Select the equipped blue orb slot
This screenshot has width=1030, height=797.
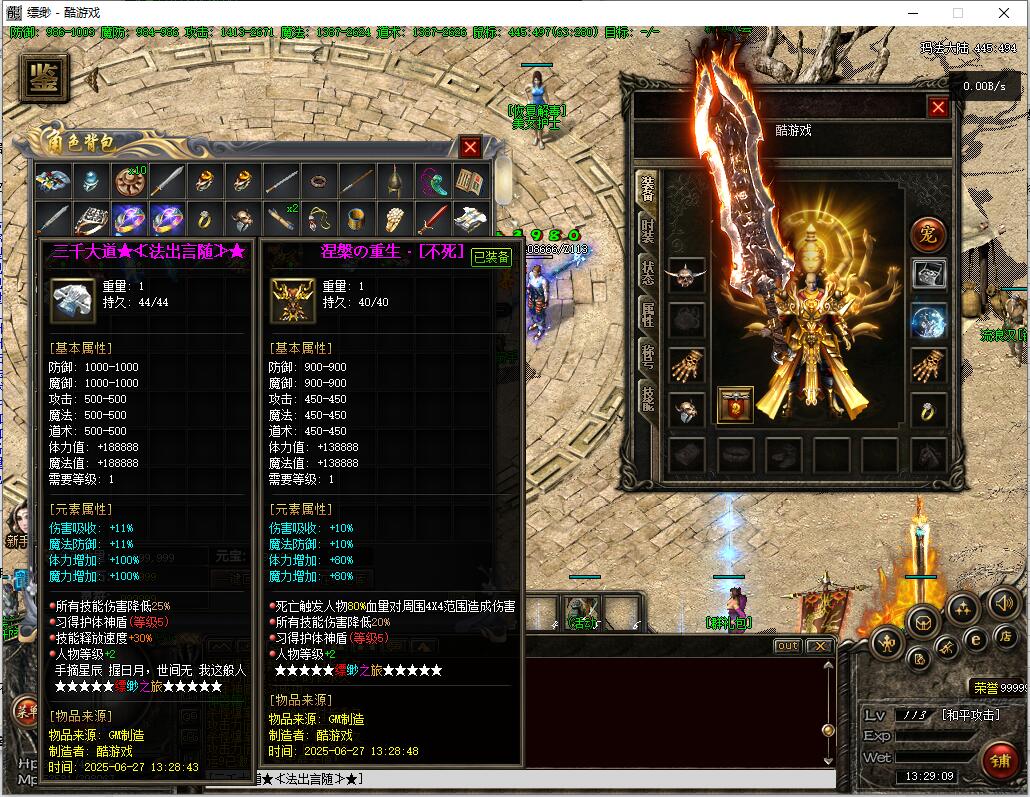928,322
